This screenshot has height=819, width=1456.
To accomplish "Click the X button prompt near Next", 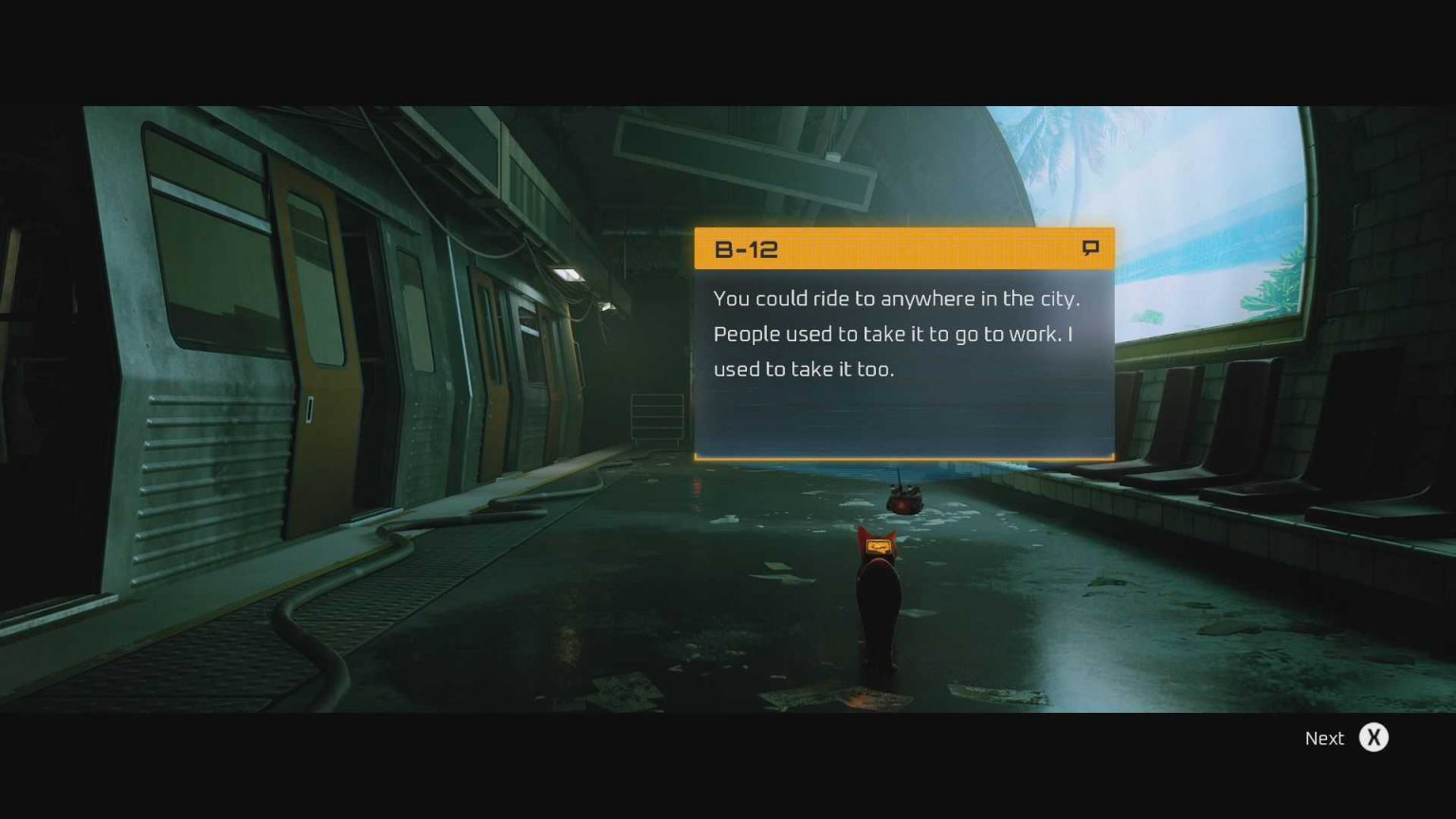I will coord(1374,737).
